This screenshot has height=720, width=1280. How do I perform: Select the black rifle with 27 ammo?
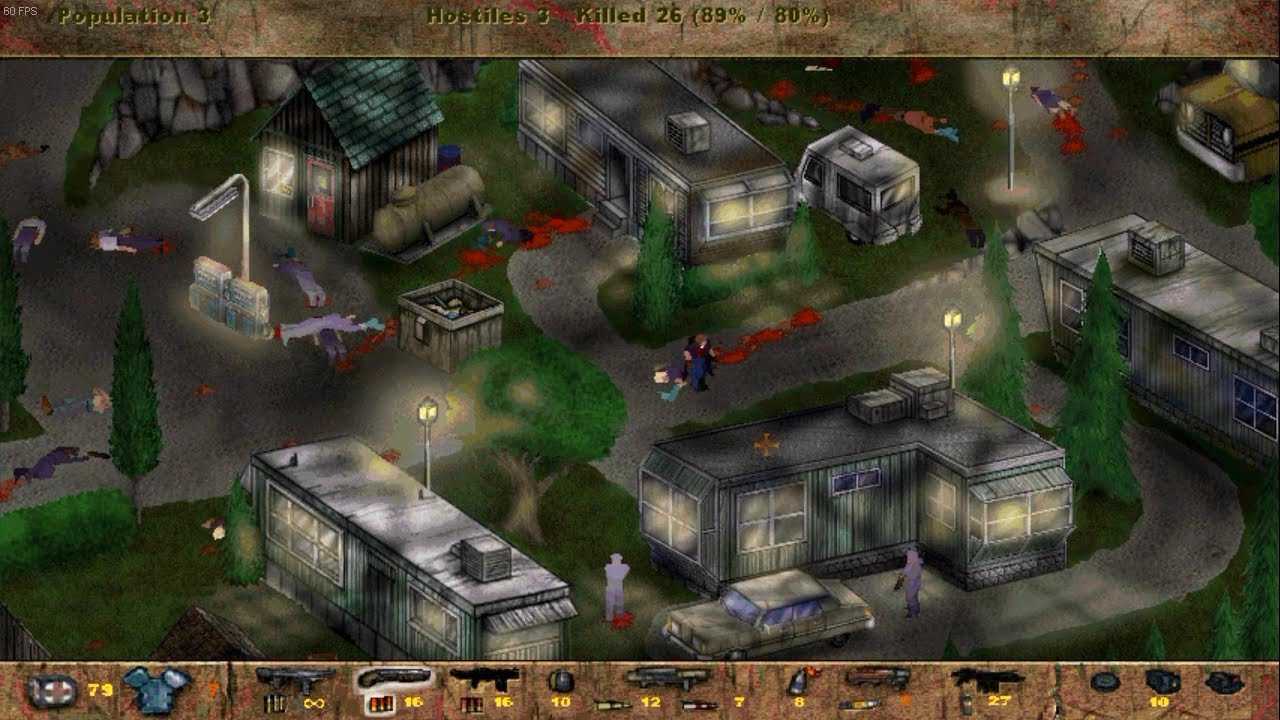(986, 680)
